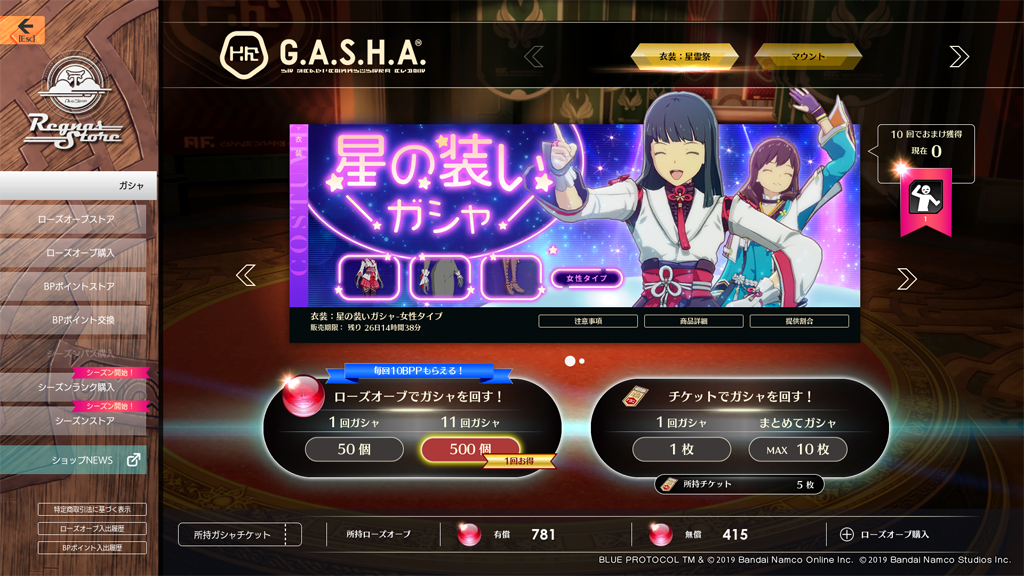Show the 注意事項 notes

pos(587,321)
